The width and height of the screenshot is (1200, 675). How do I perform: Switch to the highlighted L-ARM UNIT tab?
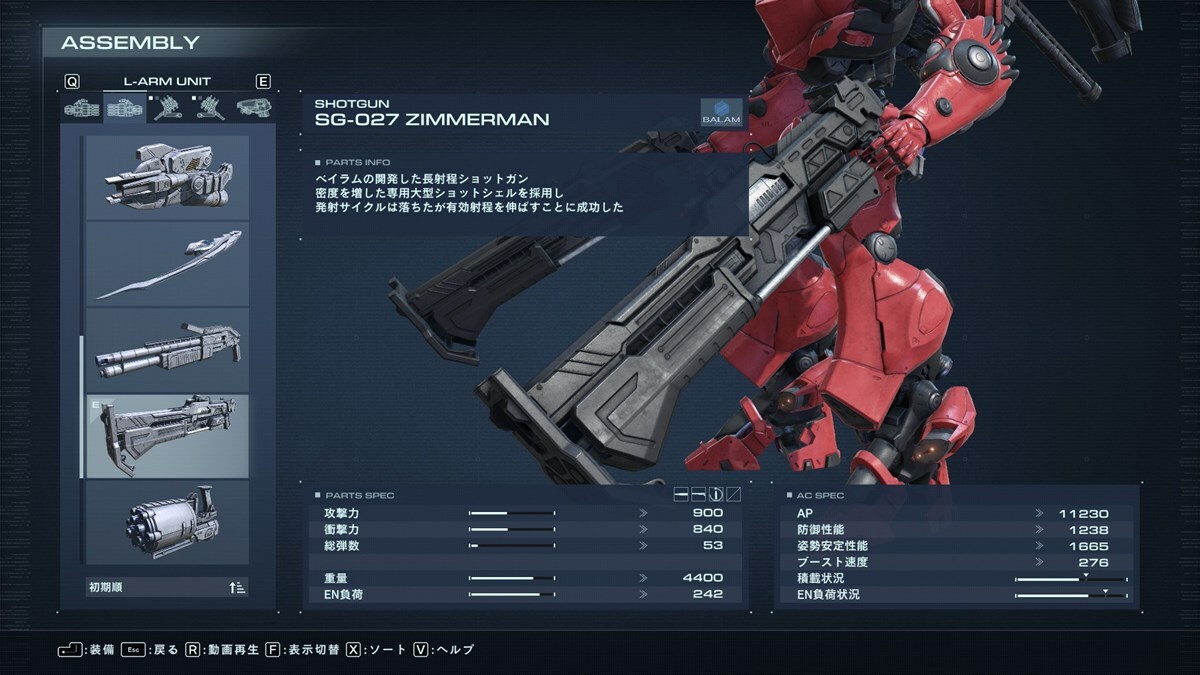coord(125,107)
